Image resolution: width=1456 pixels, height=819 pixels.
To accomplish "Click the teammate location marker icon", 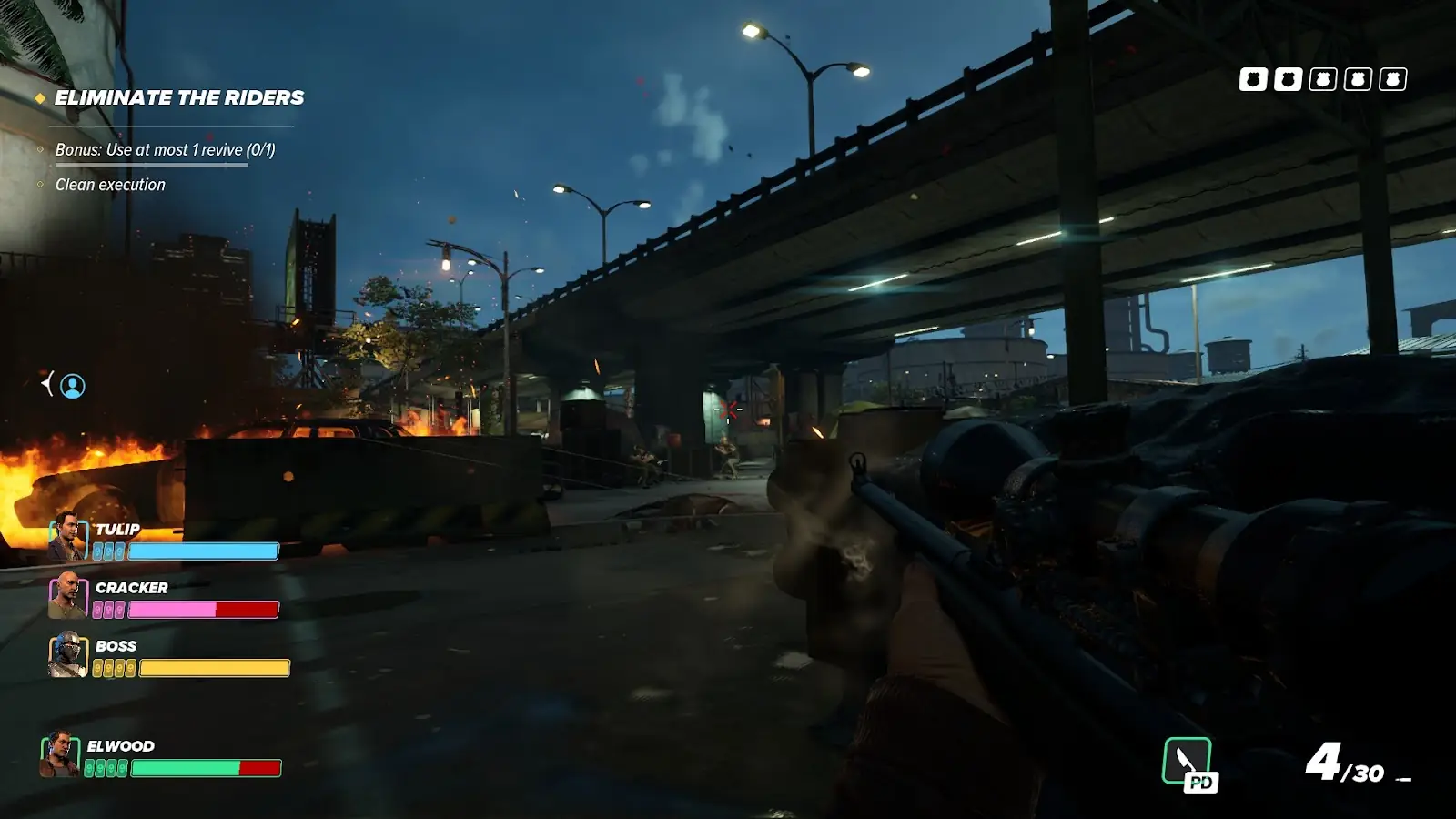I will pyautogui.click(x=72, y=386).
